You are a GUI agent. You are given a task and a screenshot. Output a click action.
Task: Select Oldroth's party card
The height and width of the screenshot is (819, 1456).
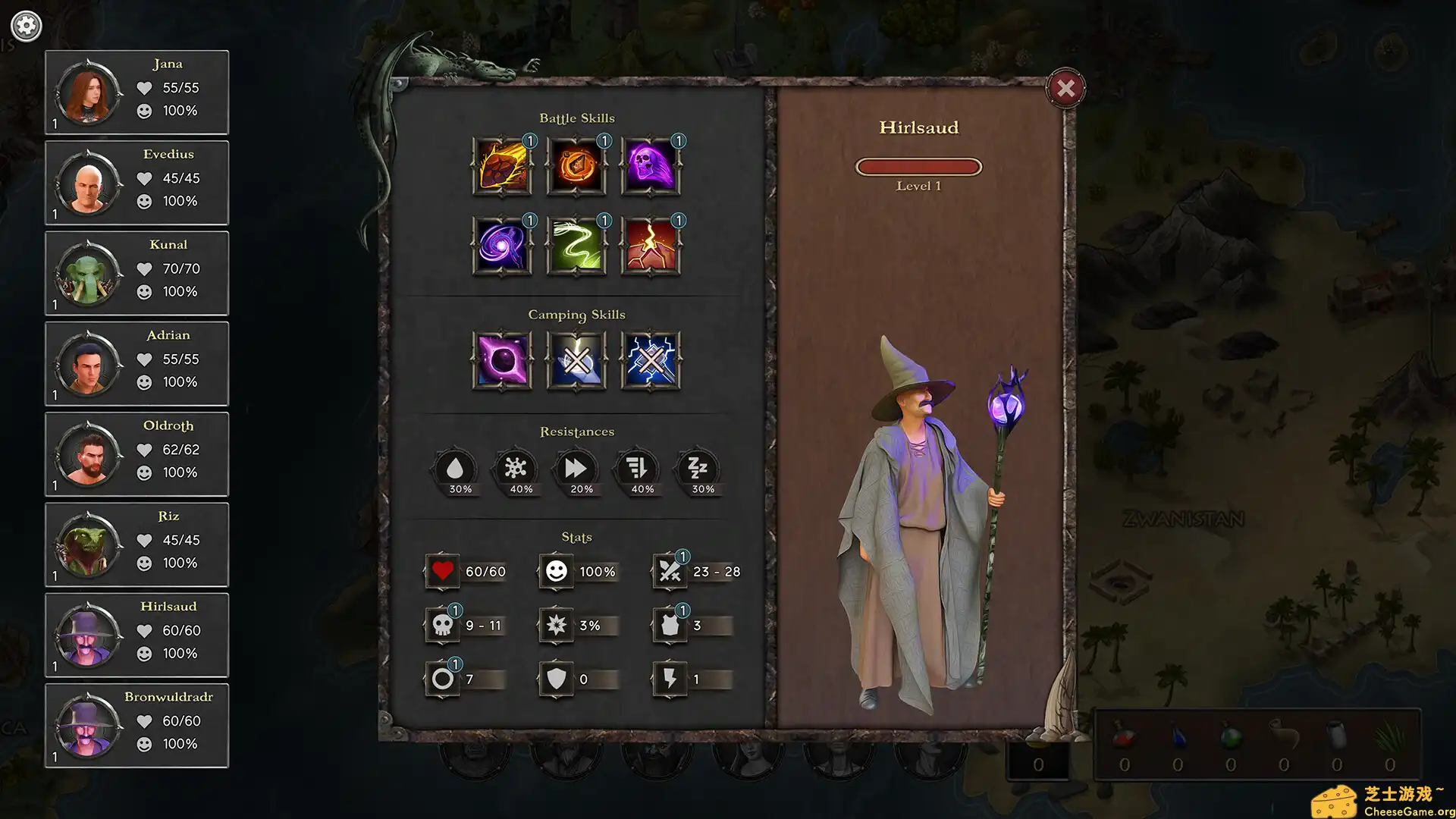pos(136,454)
